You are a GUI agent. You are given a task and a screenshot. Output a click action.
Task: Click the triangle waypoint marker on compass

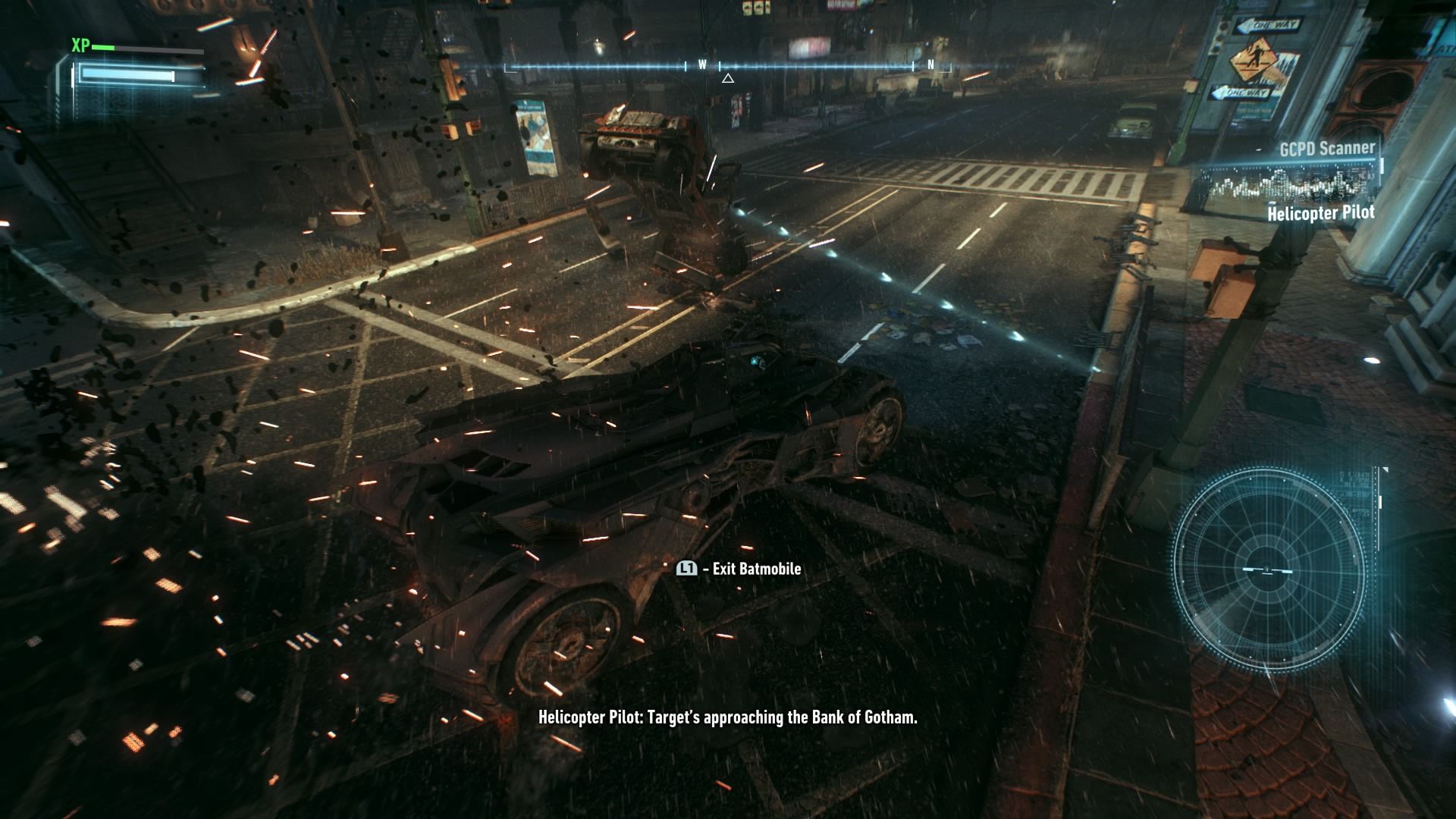pyautogui.click(x=728, y=78)
